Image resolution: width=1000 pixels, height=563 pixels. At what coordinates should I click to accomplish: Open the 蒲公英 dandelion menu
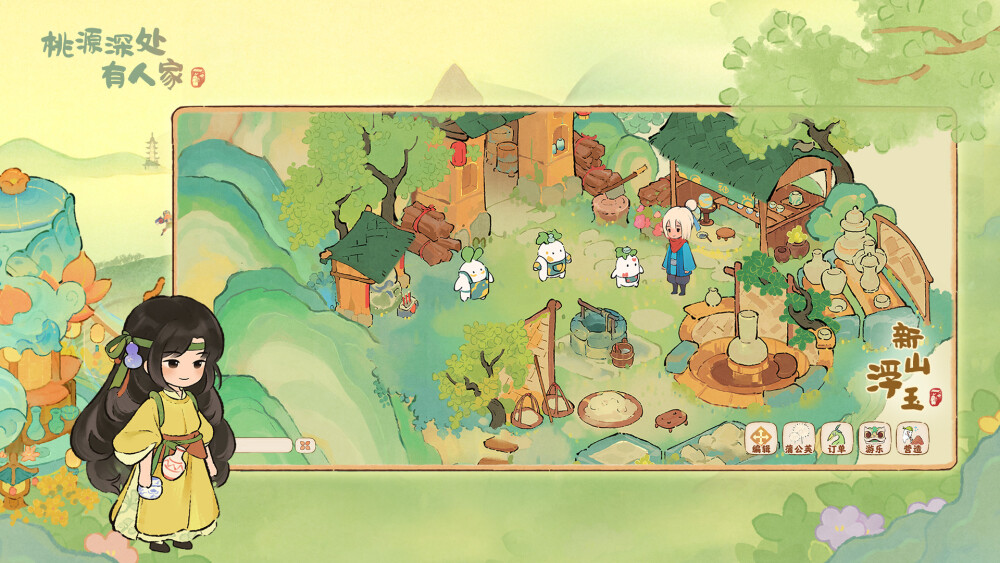(x=799, y=438)
